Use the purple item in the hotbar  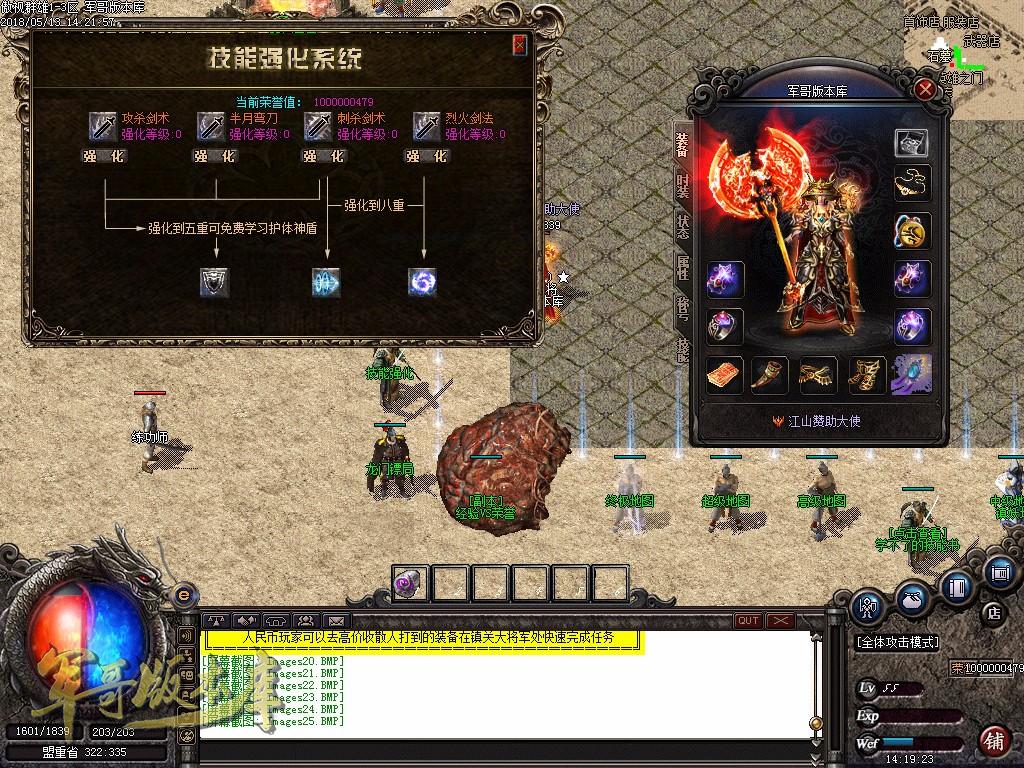[410, 583]
